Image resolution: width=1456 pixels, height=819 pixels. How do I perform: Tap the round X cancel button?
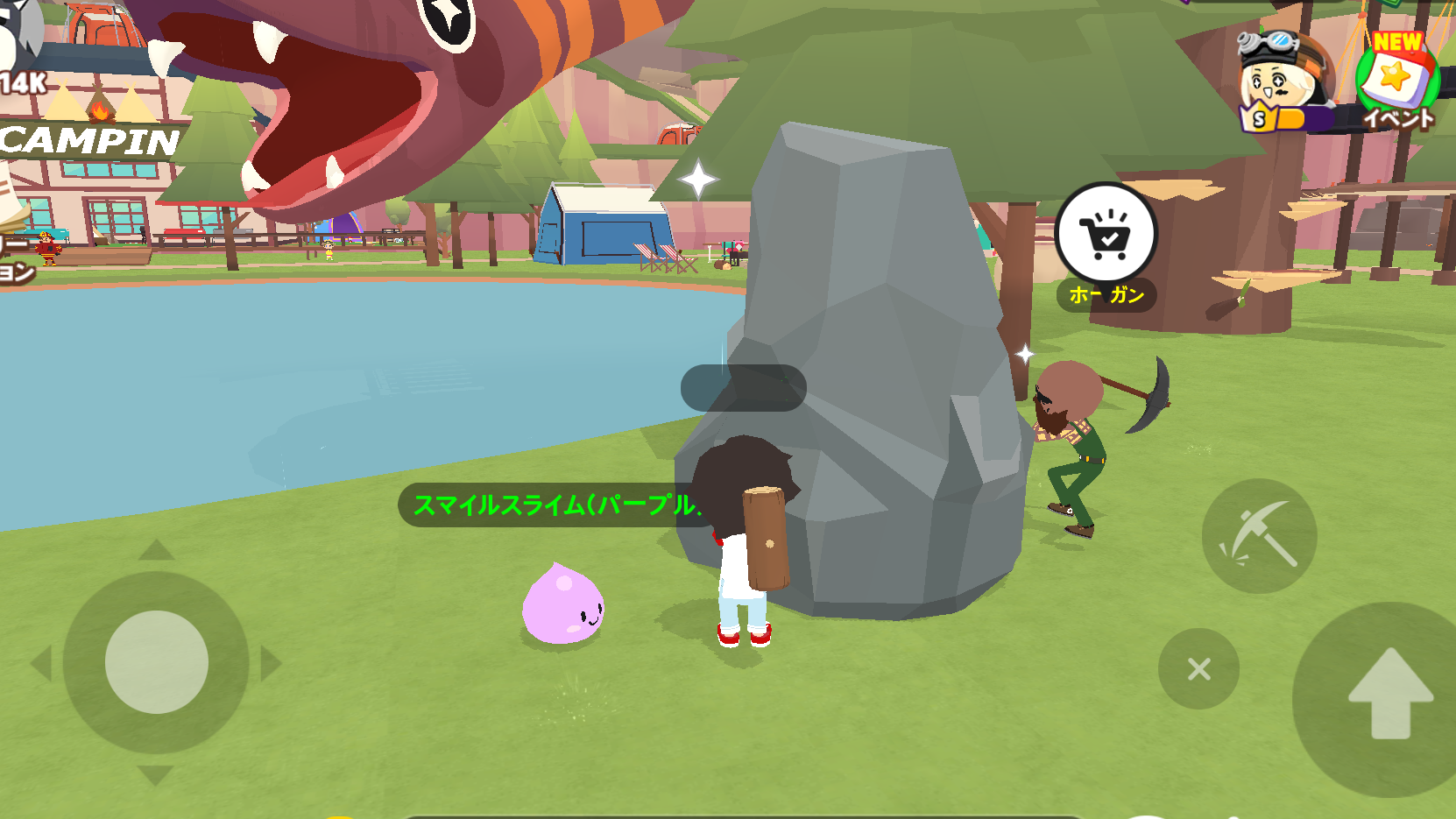[x=1198, y=669]
